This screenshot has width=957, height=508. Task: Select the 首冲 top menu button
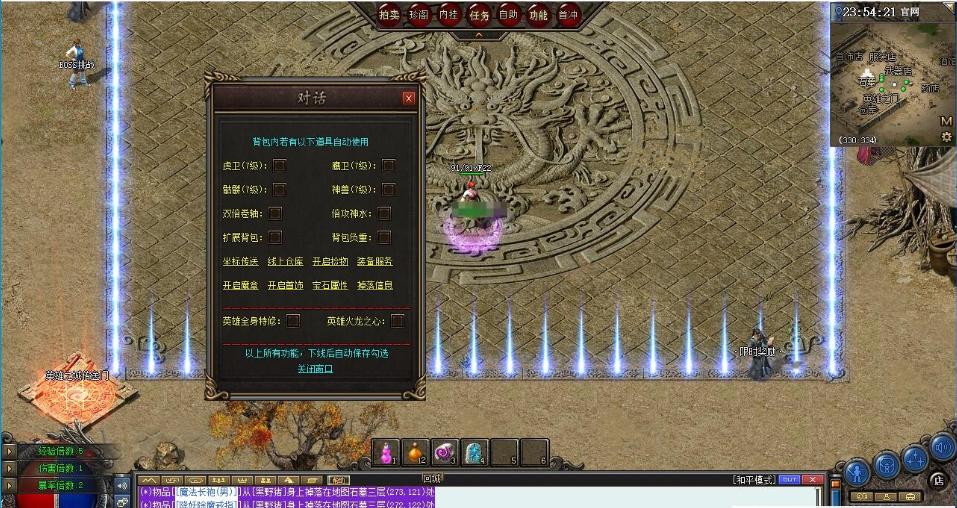coord(568,15)
